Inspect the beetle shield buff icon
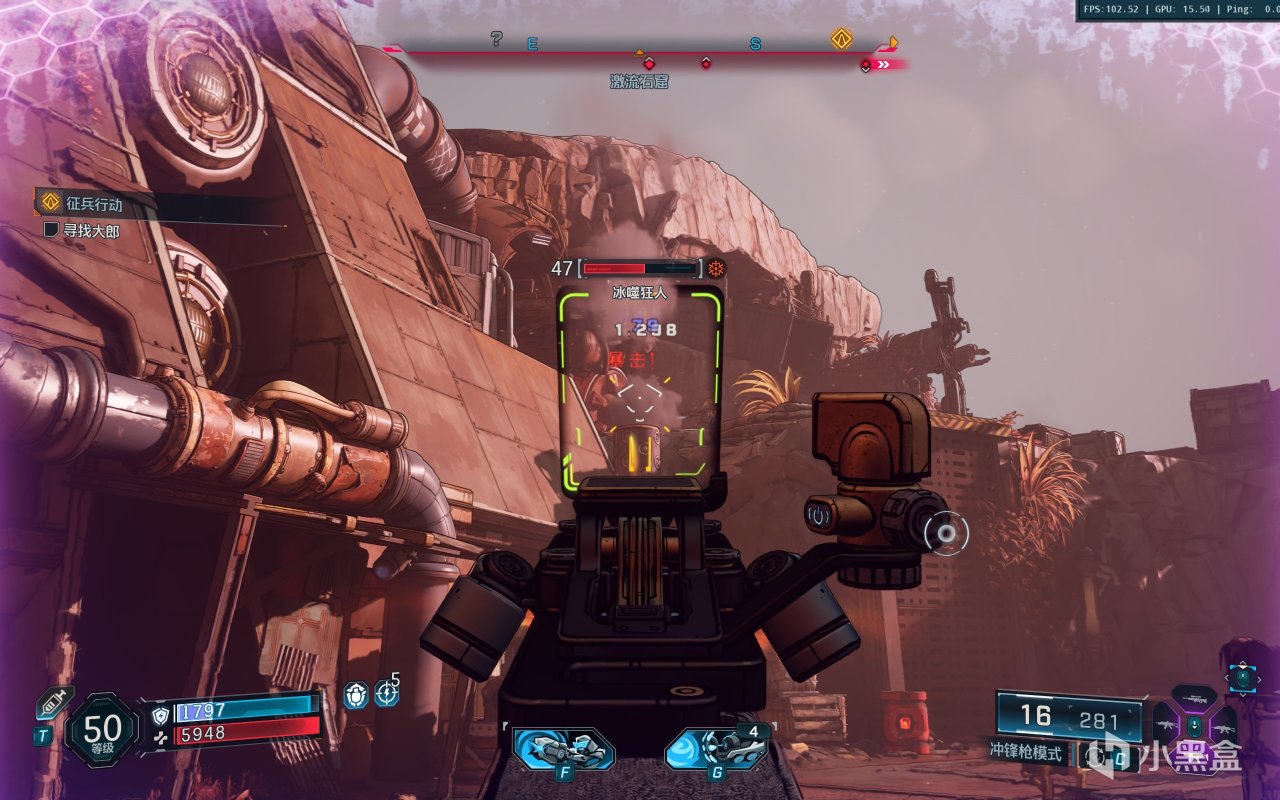 click(356, 695)
